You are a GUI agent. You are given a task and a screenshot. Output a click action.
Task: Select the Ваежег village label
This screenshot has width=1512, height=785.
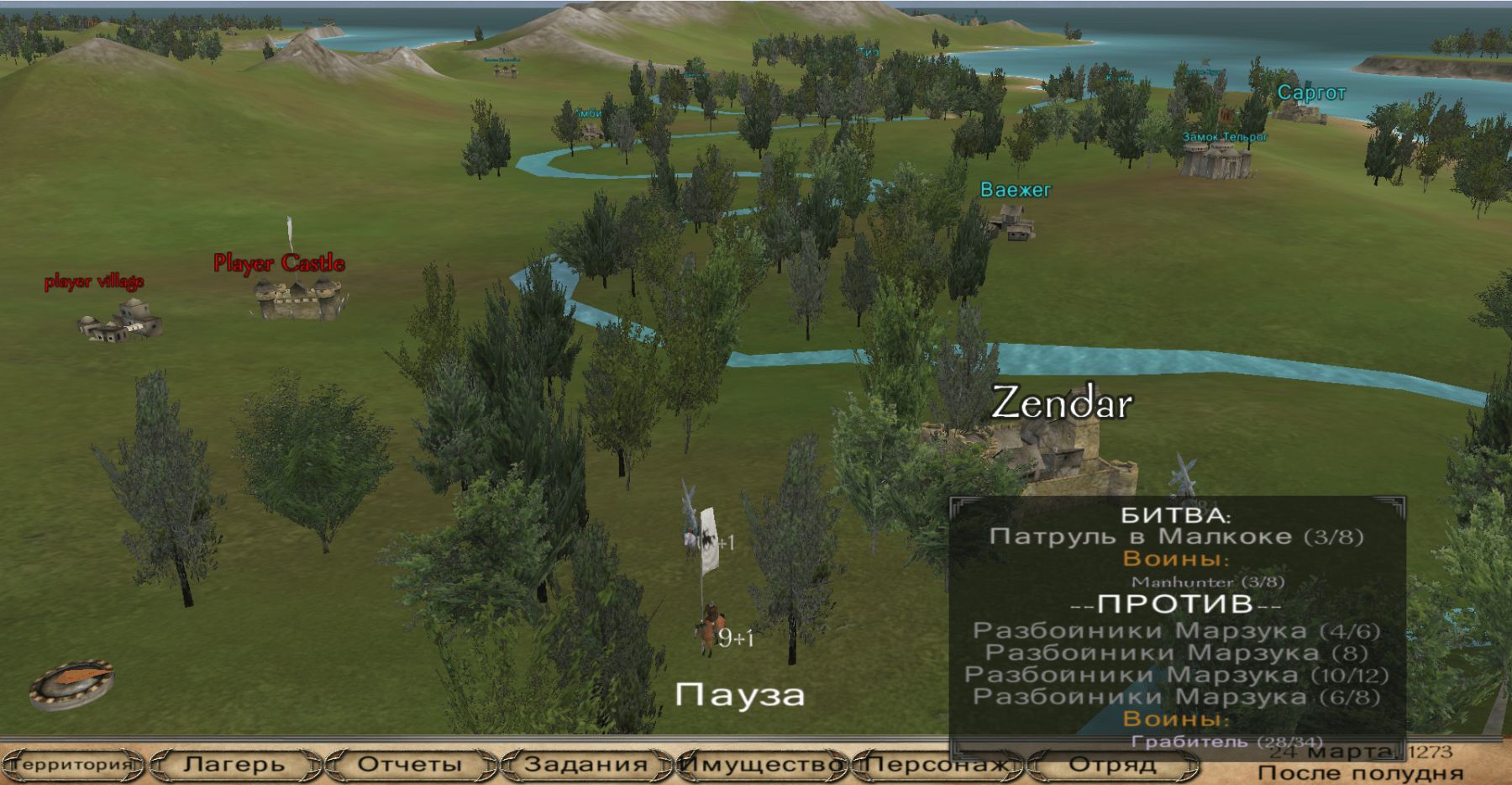click(x=1016, y=190)
